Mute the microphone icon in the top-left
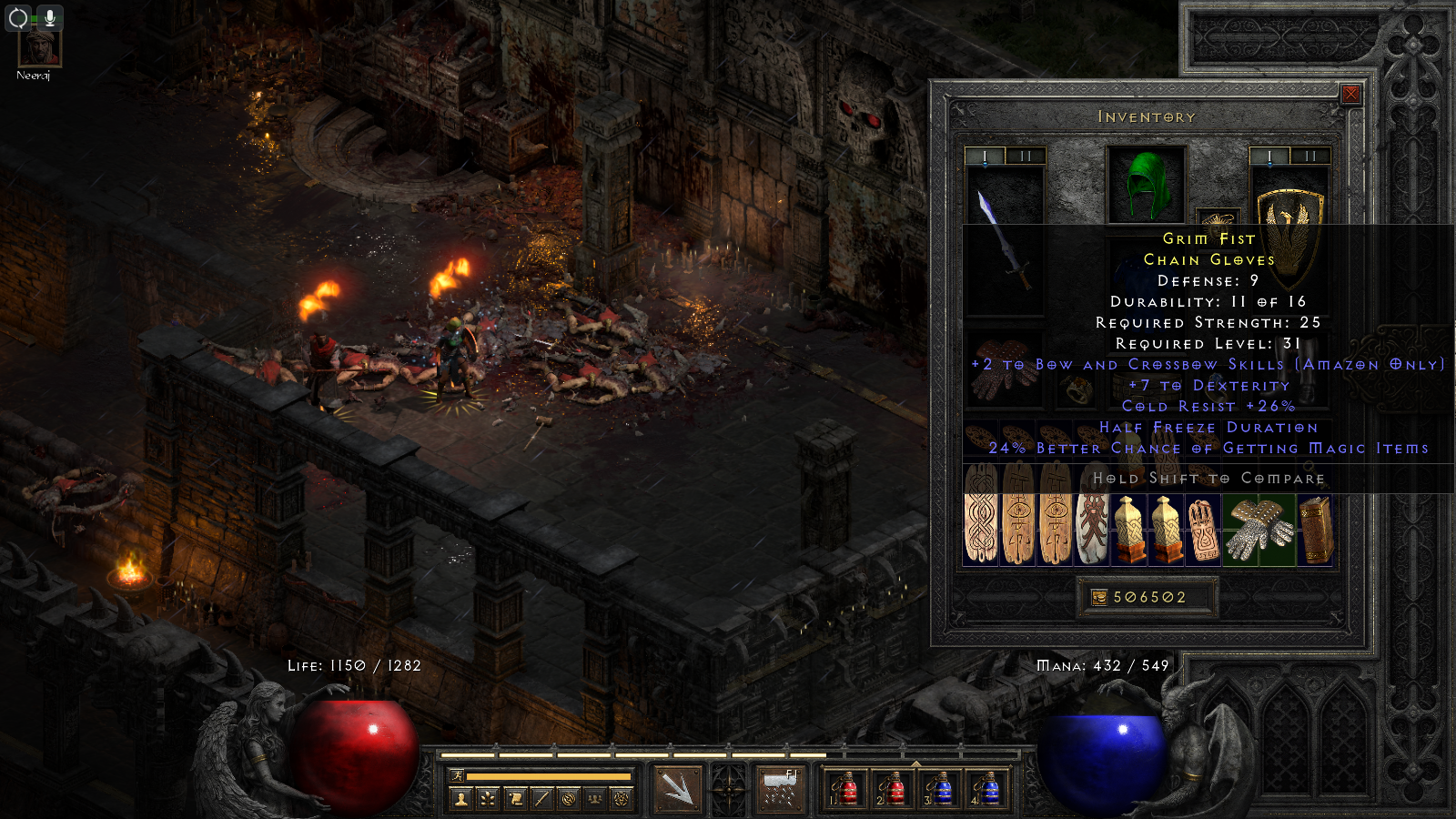Image resolution: width=1456 pixels, height=819 pixels. tap(50, 15)
